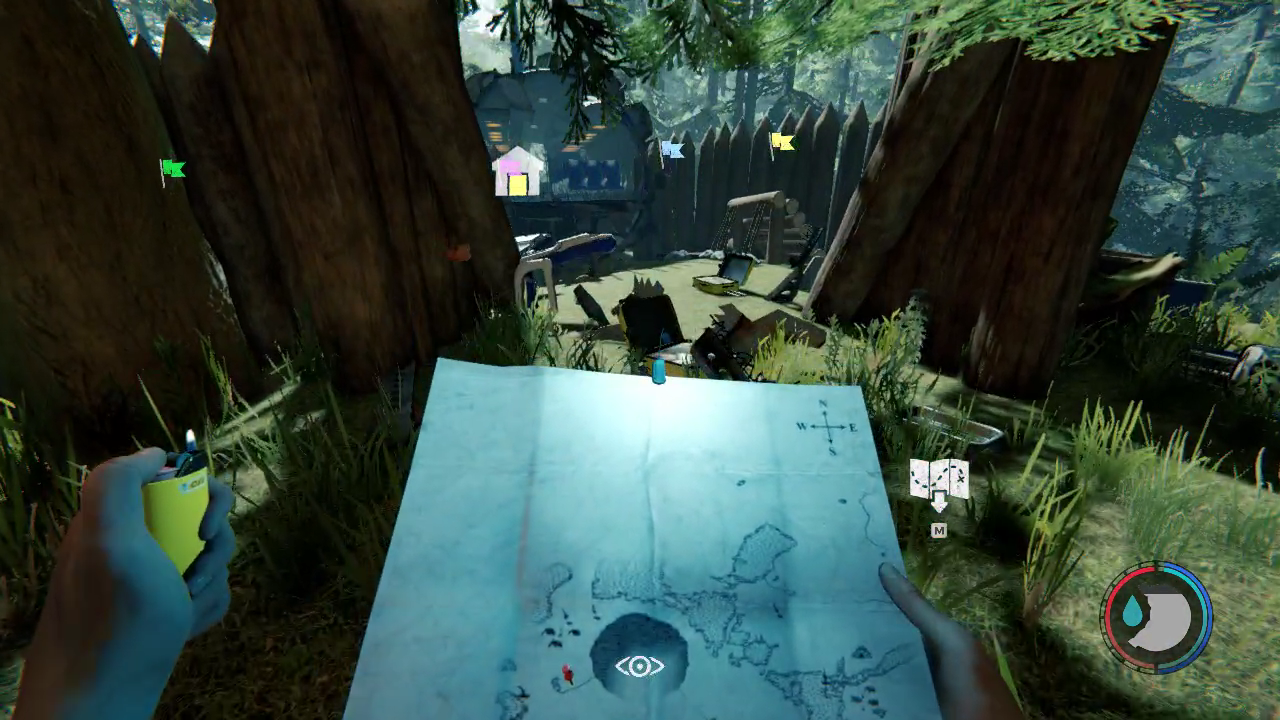Viewport: 1280px width, 720px height.
Task: Click the downward arrow under the map icon
Action: (x=938, y=500)
